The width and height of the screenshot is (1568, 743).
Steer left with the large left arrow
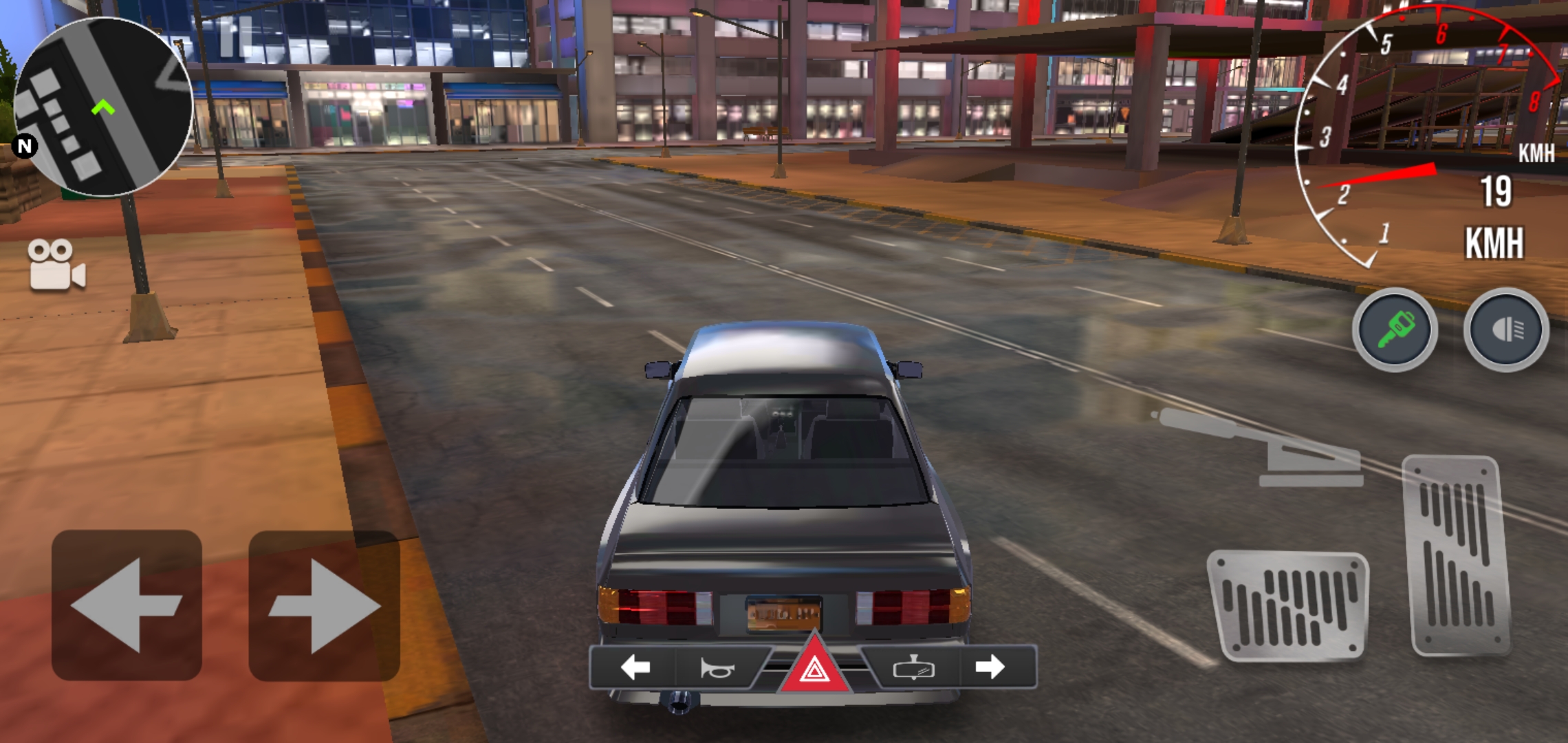coord(127,605)
